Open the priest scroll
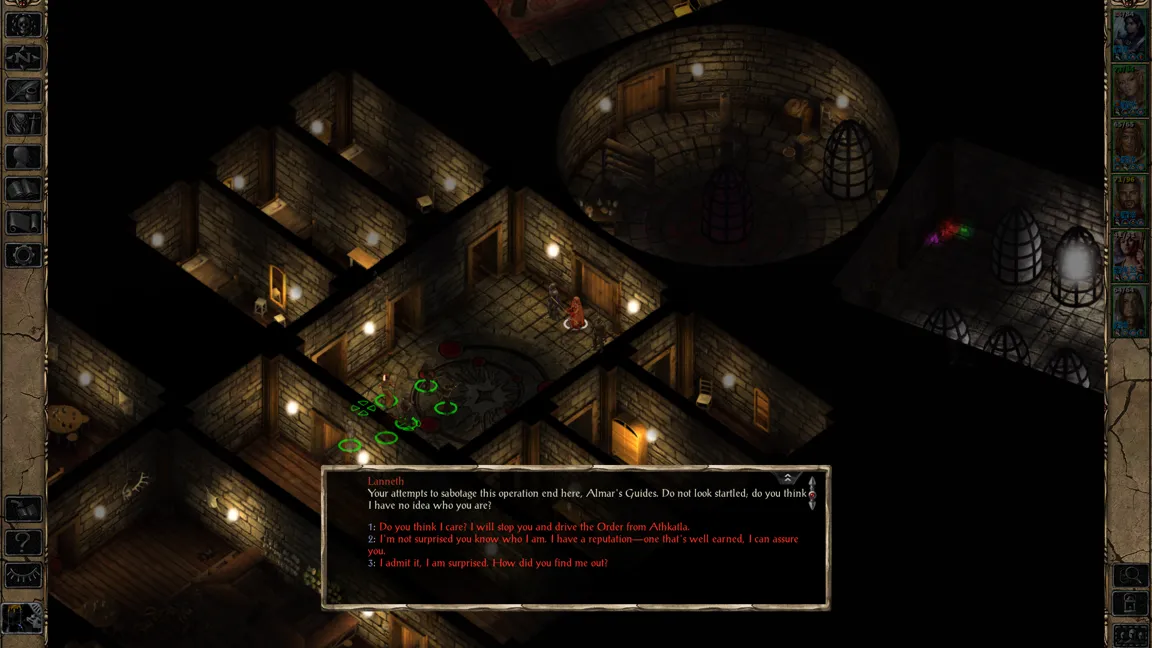 click(x=24, y=222)
